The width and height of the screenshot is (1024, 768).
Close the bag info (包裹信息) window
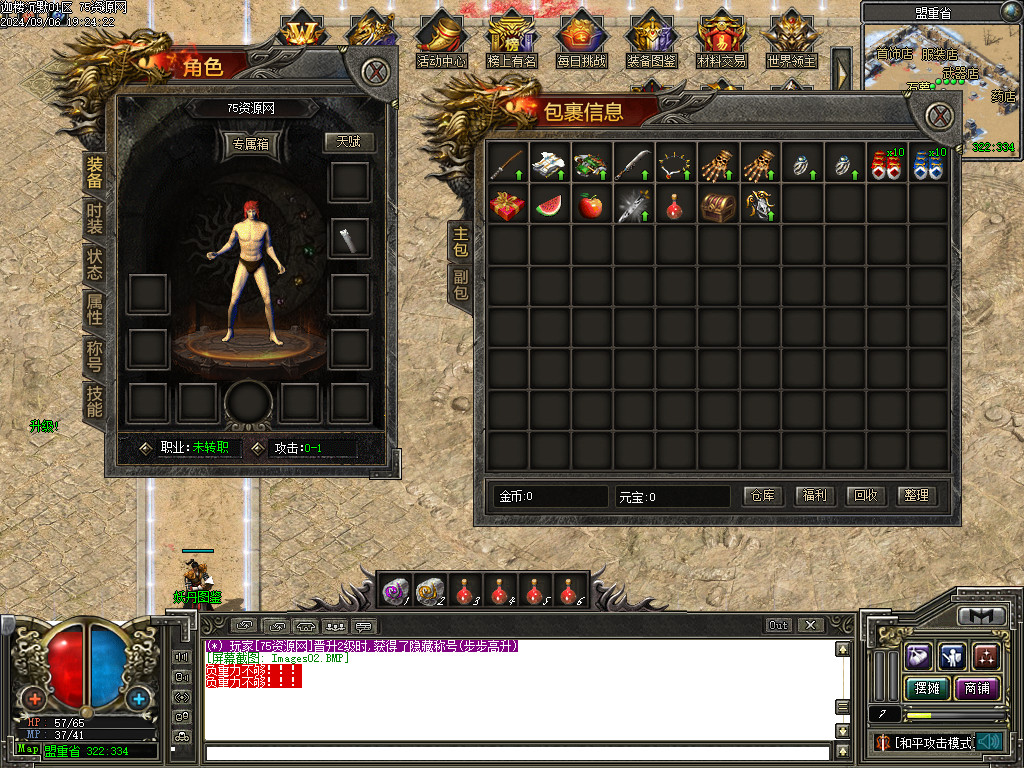click(938, 116)
